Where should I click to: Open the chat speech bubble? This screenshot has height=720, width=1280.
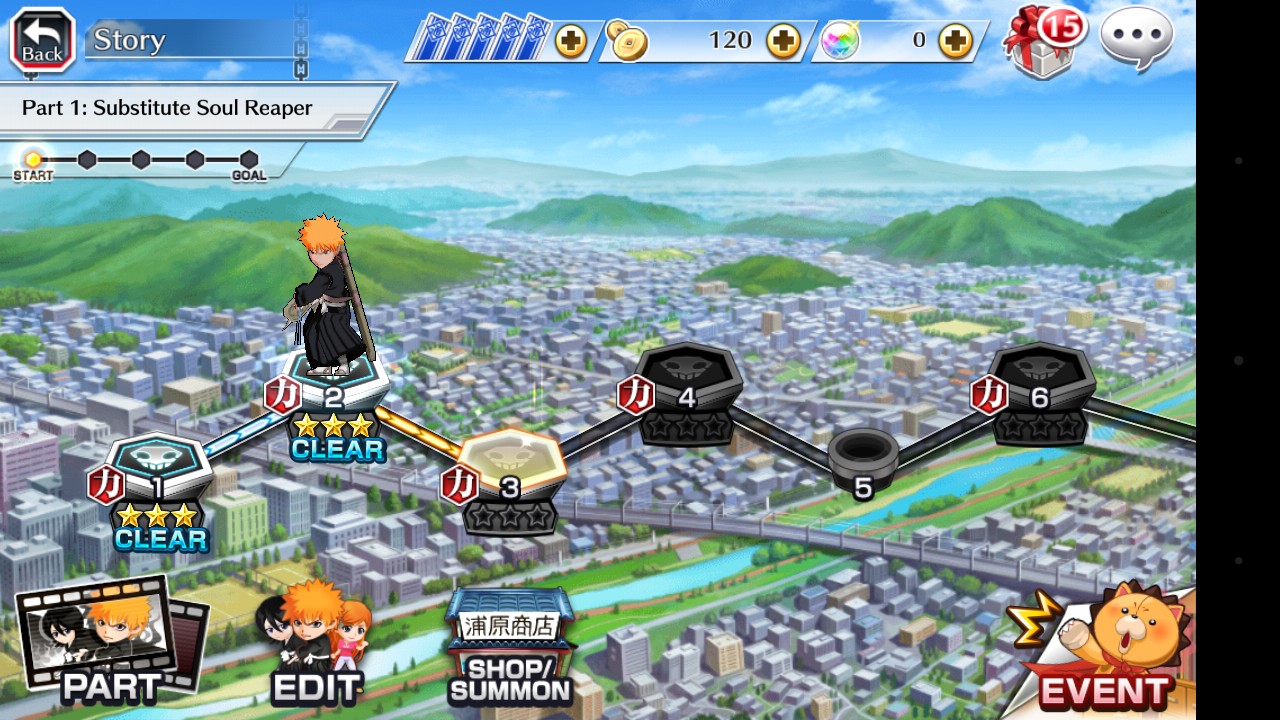(1136, 39)
